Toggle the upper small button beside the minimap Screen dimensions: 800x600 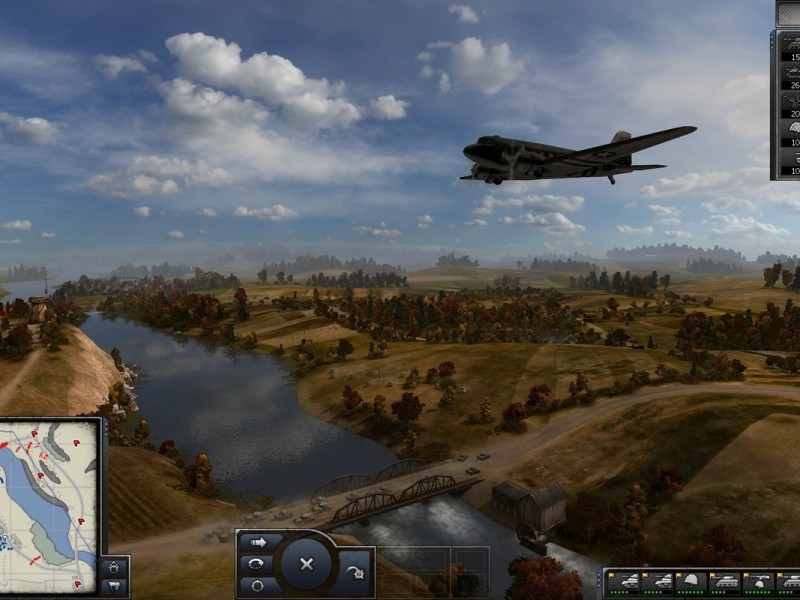115,567
